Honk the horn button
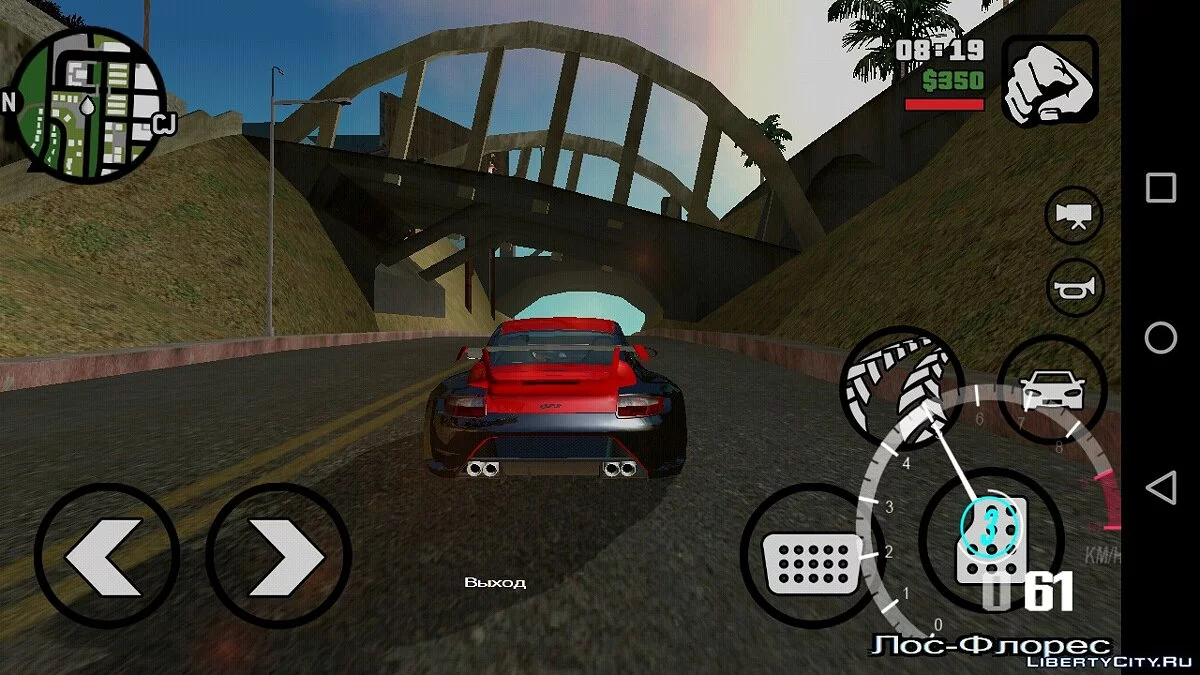The image size is (1200, 675). click(1074, 288)
